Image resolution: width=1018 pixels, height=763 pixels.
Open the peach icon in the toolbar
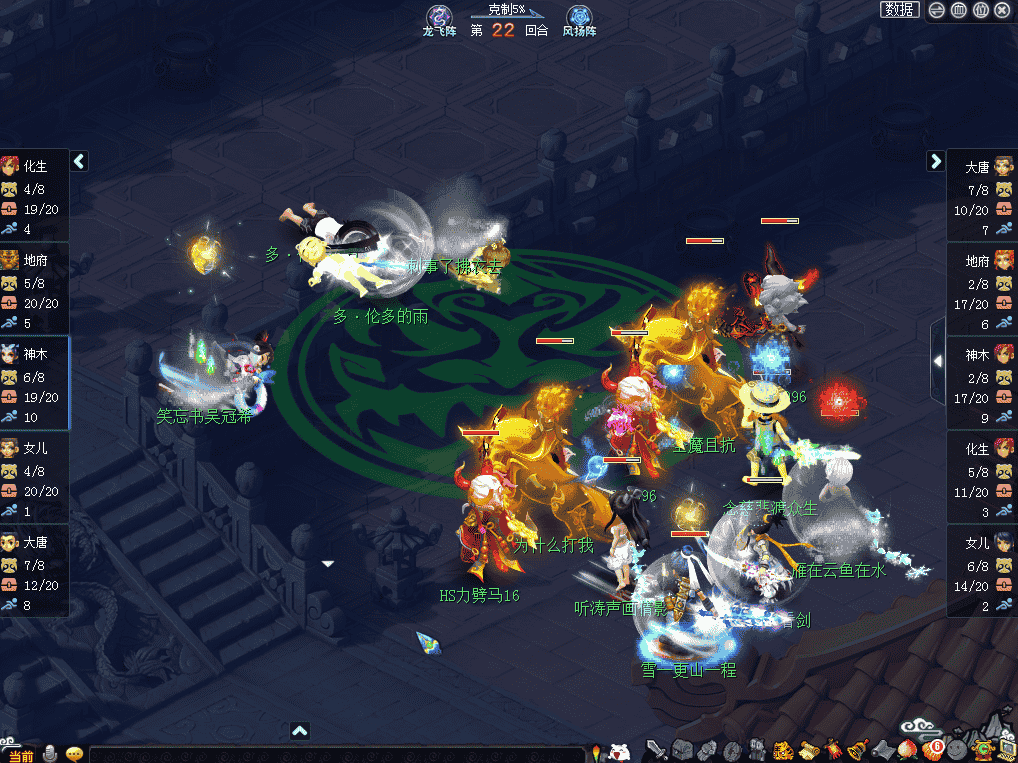tap(909, 749)
